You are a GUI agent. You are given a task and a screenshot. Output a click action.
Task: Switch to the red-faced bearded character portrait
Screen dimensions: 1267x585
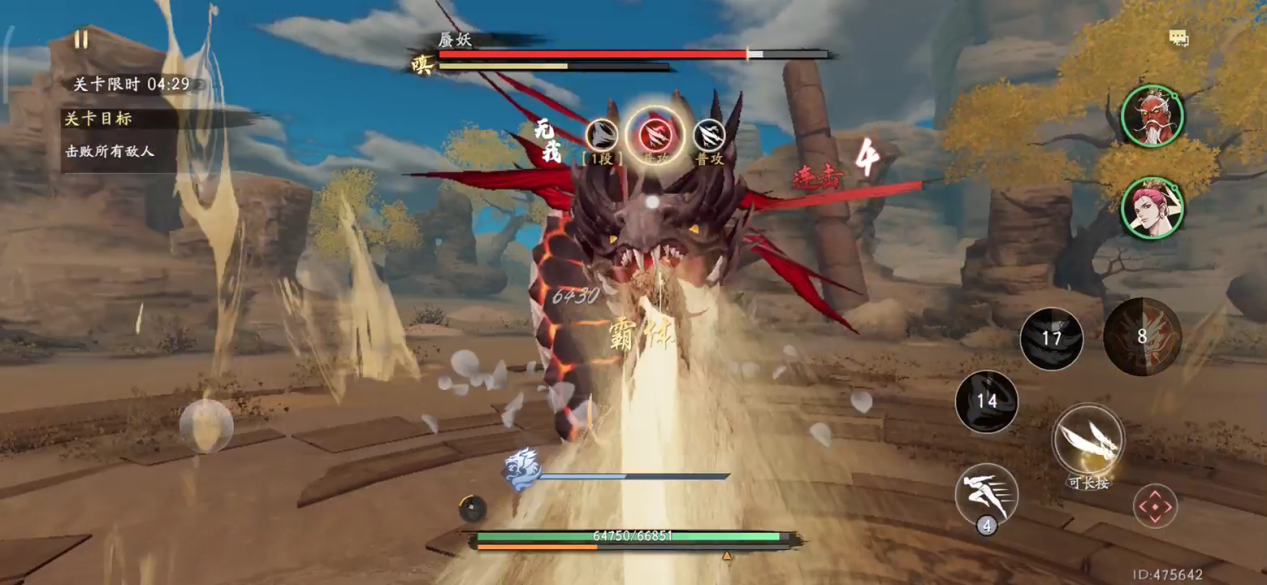click(1152, 115)
